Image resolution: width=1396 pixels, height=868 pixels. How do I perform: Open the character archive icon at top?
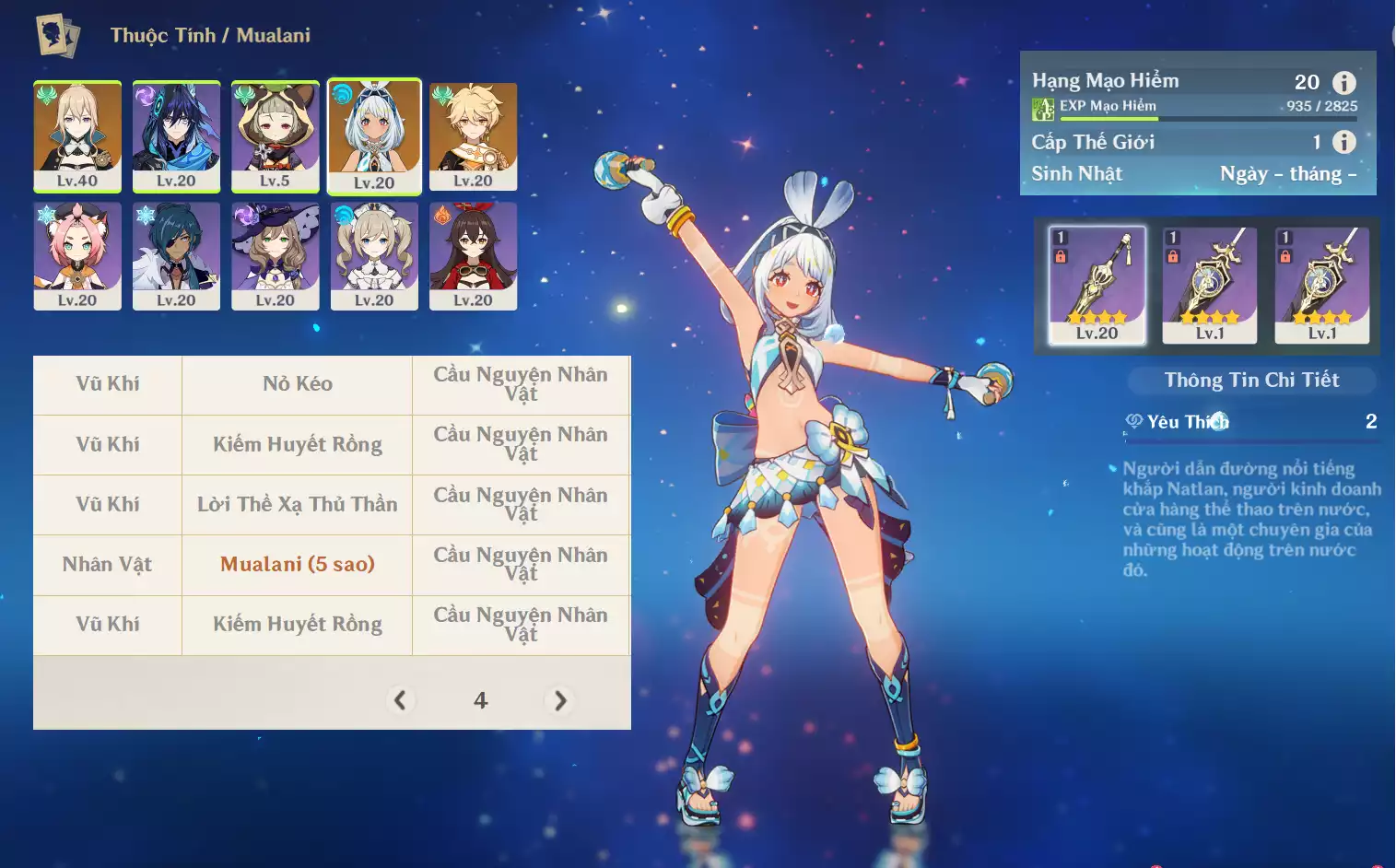57,35
